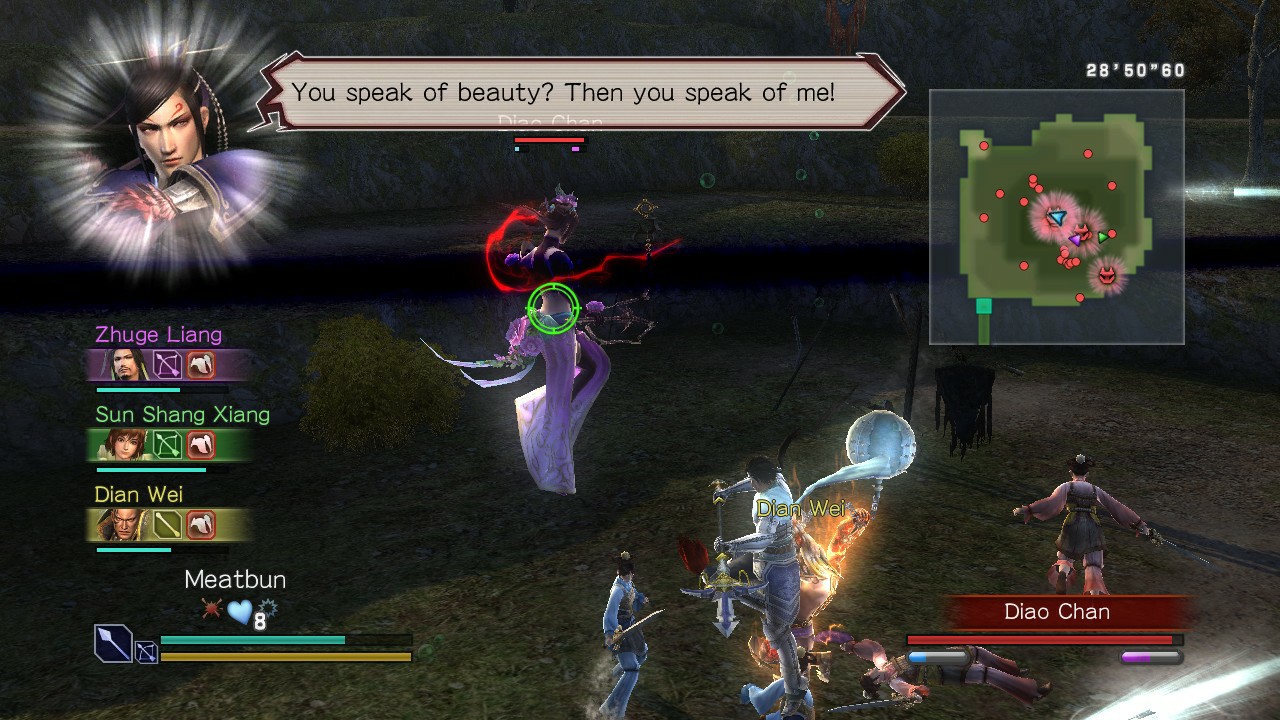Select the green ally triangle on the minimap
The height and width of the screenshot is (720, 1280).
[1102, 238]
